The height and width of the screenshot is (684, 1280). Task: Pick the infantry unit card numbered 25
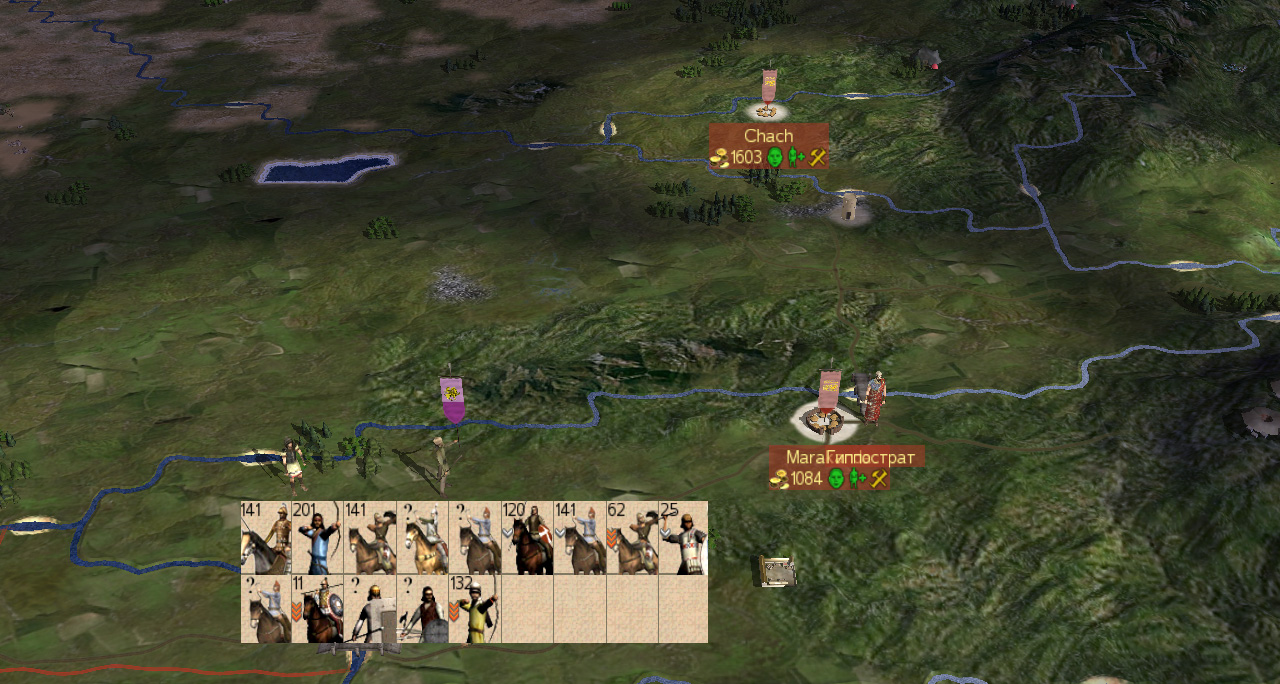click(x=683, y=538)
